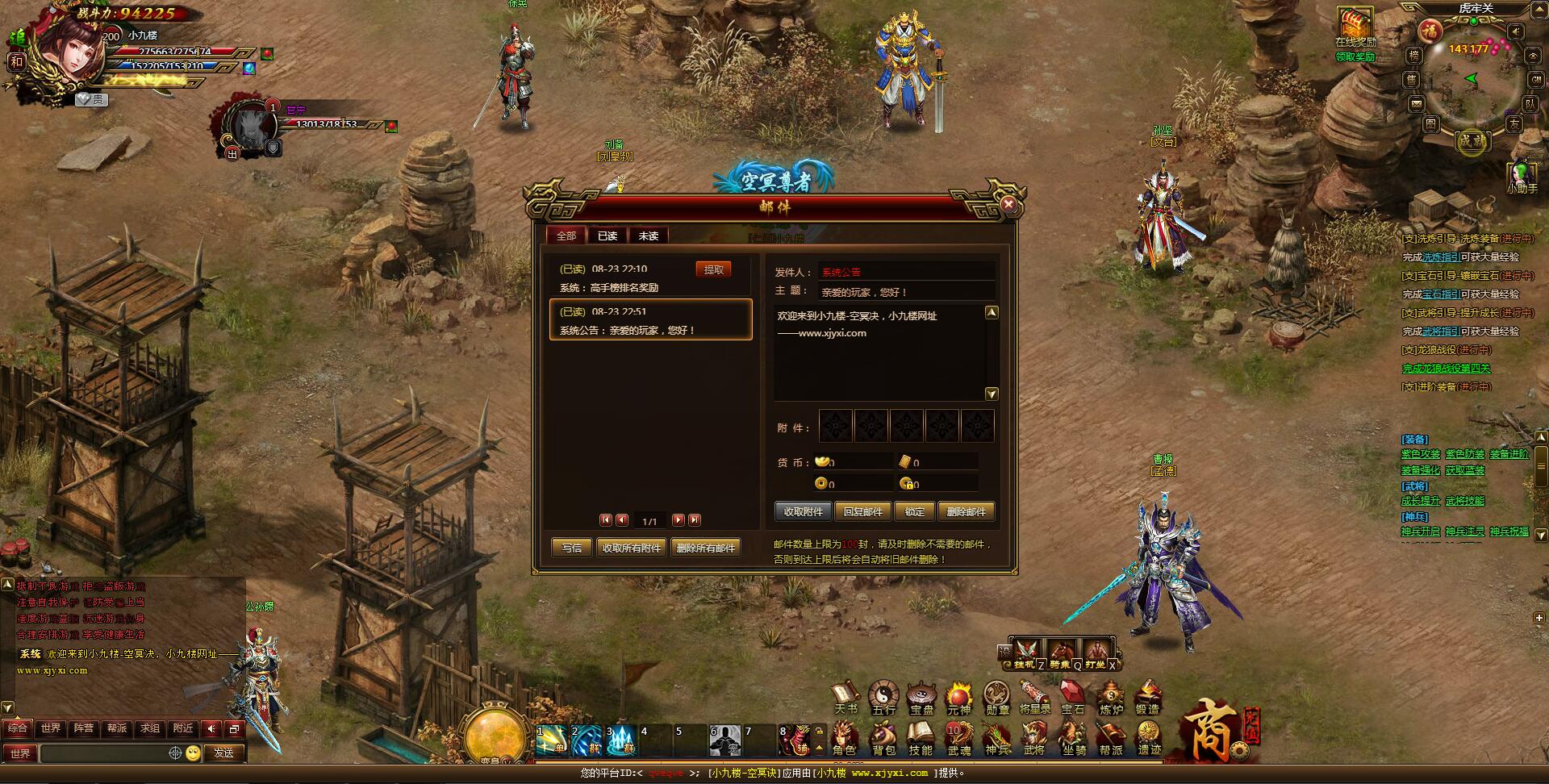Close the 邮件 mail window
This screenshot has width=1549, height=784.
point(1008,205)
